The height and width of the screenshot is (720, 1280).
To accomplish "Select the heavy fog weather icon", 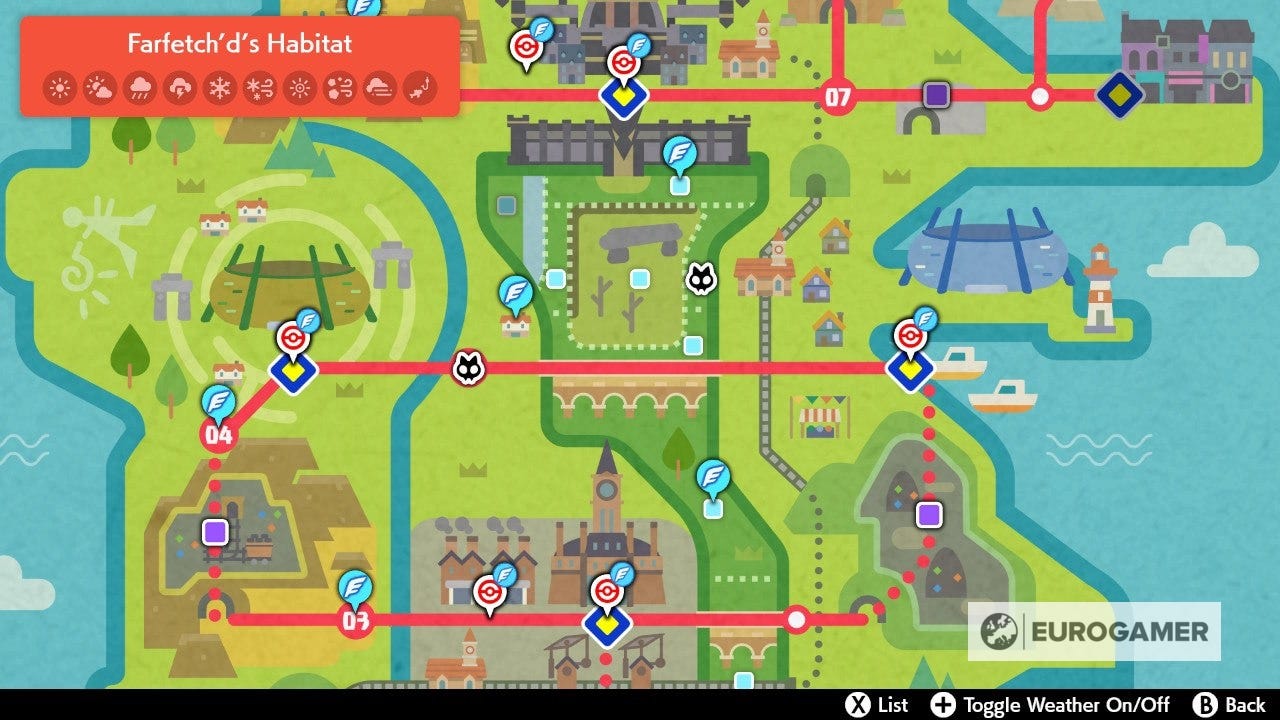I will [379, 86].
